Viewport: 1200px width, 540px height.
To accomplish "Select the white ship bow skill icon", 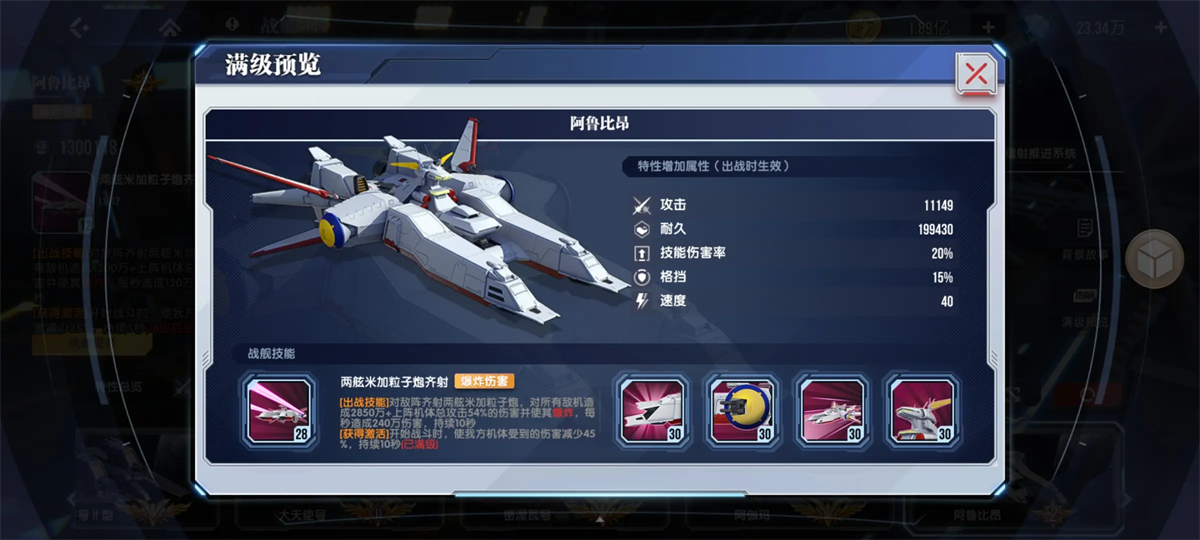I will [x=652, y=410].
